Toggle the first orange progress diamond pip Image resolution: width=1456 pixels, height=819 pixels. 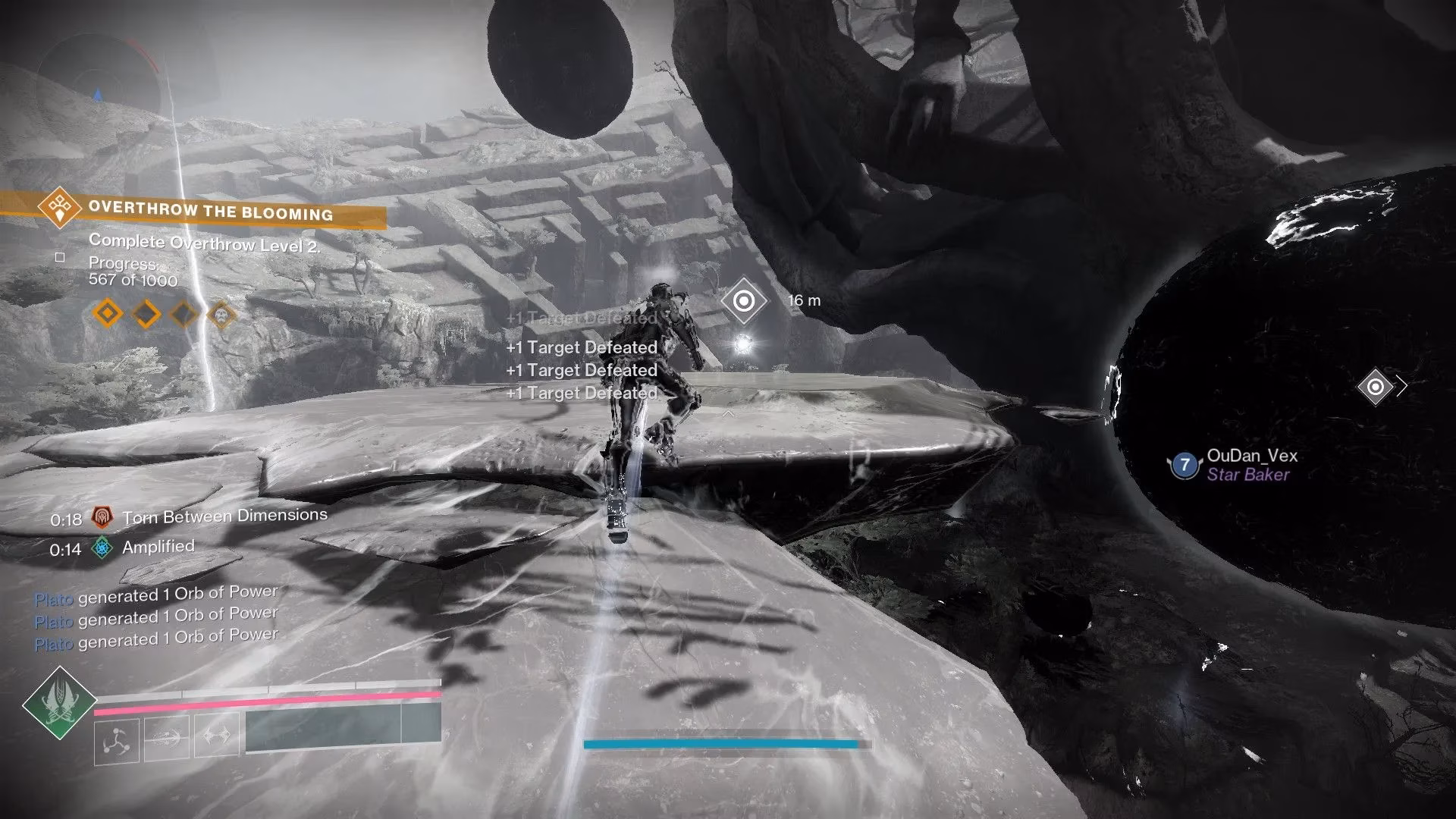pos(108,314)
